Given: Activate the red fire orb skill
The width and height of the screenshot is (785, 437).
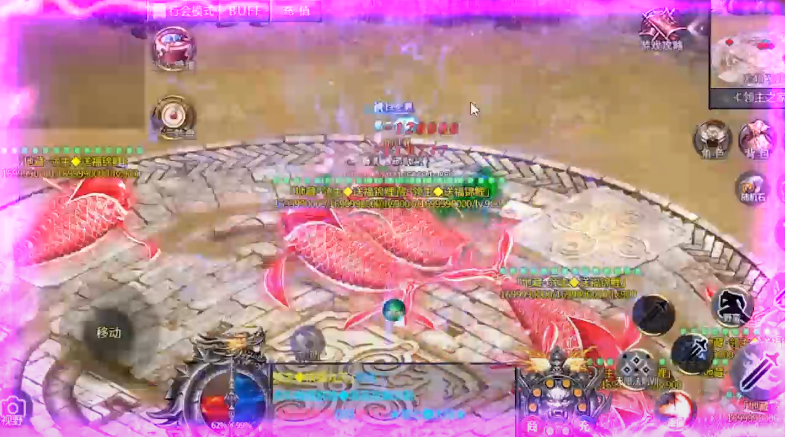Looking at the screenshot, I should [675, 410].
